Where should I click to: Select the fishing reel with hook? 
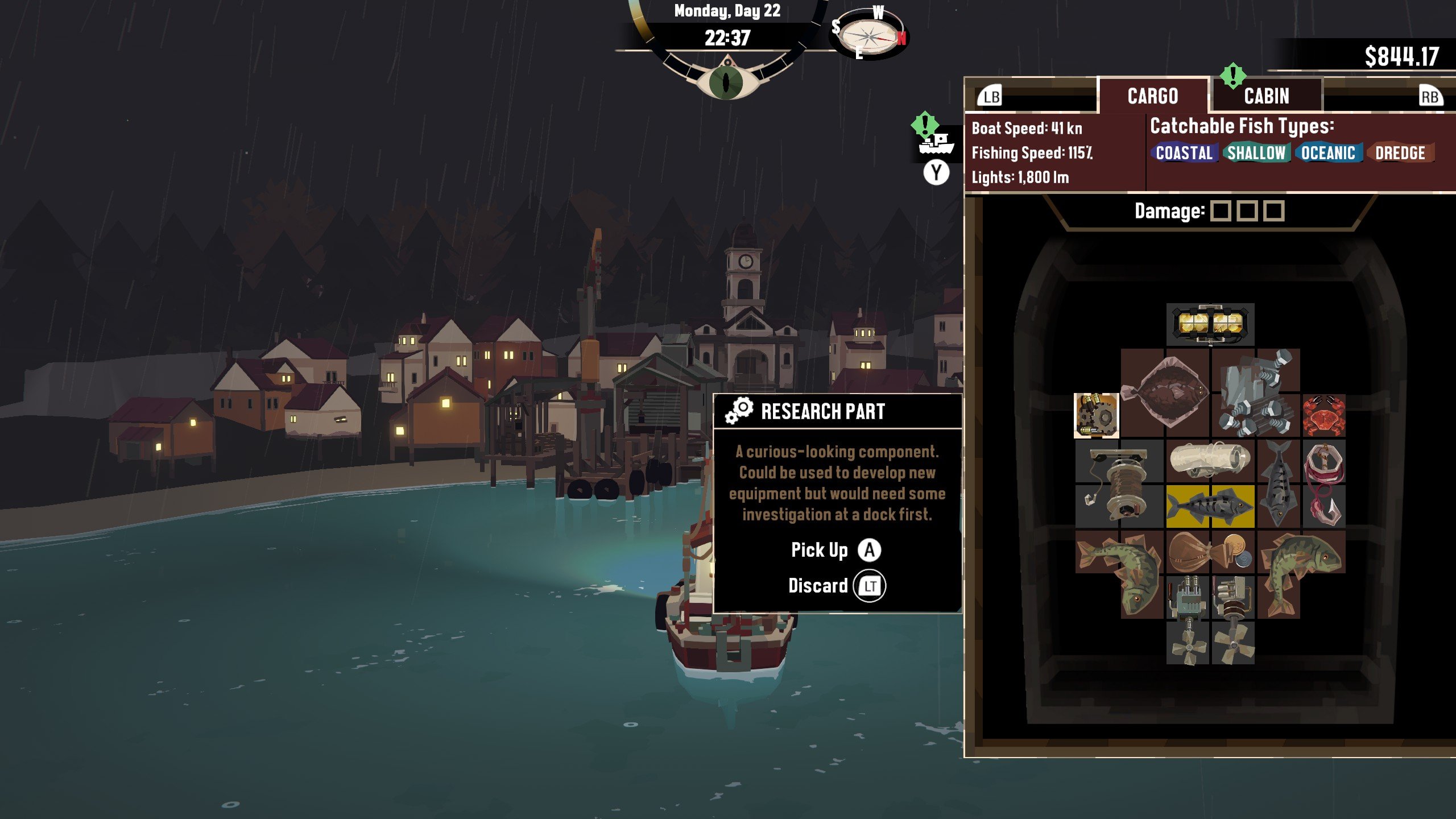point(1119,484)
